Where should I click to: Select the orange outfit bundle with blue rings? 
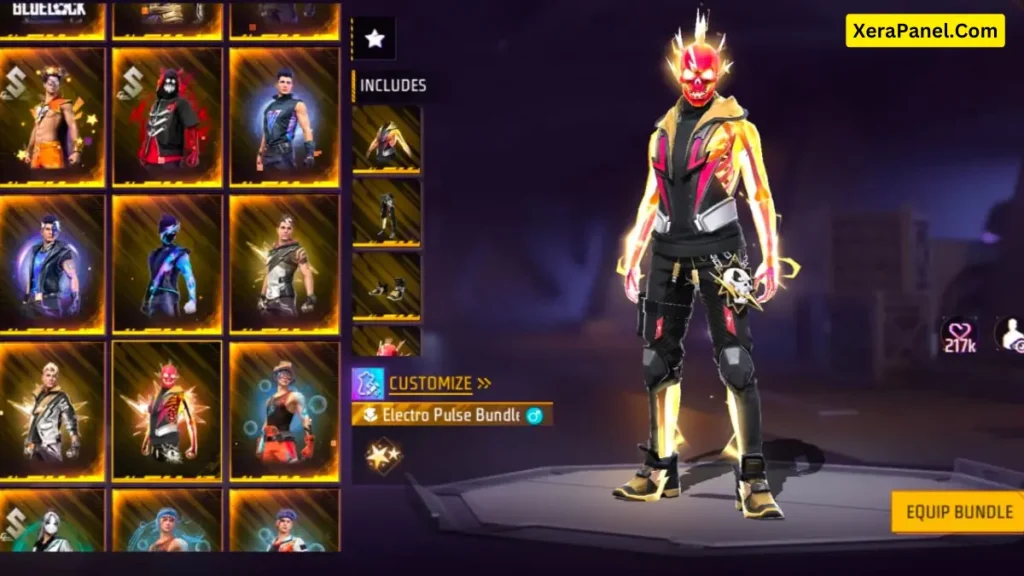[x=284, y=411]
